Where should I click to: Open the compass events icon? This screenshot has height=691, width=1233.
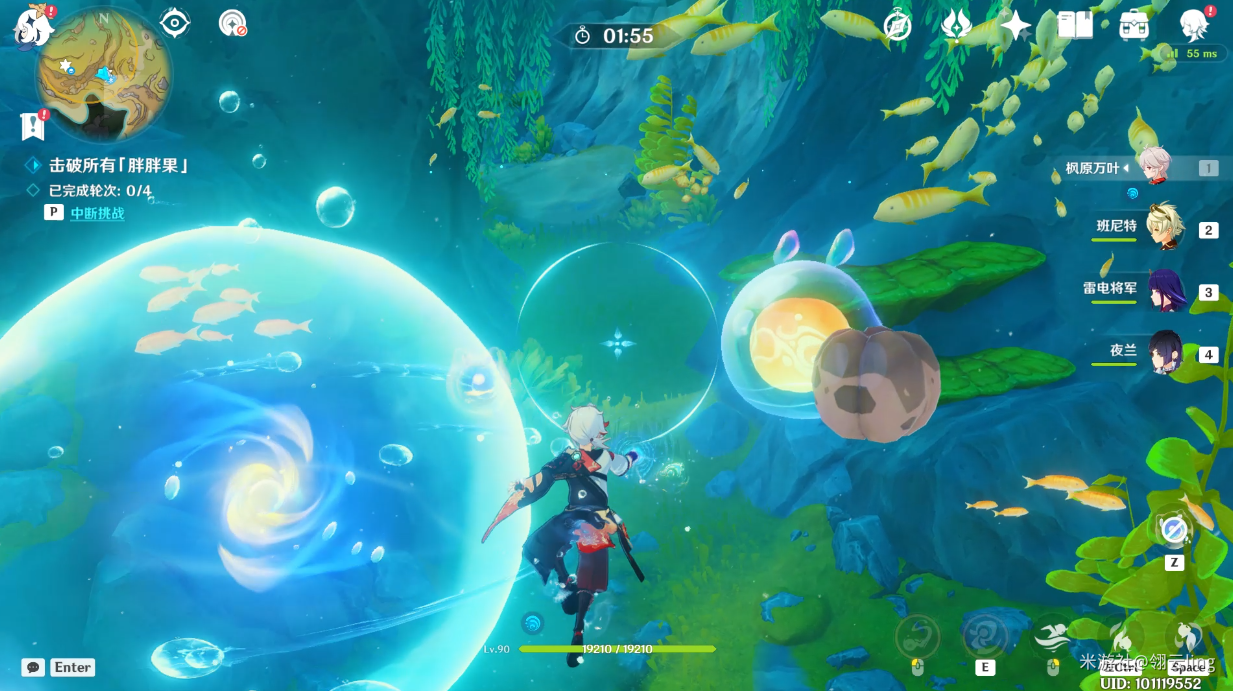pos(897,26)
